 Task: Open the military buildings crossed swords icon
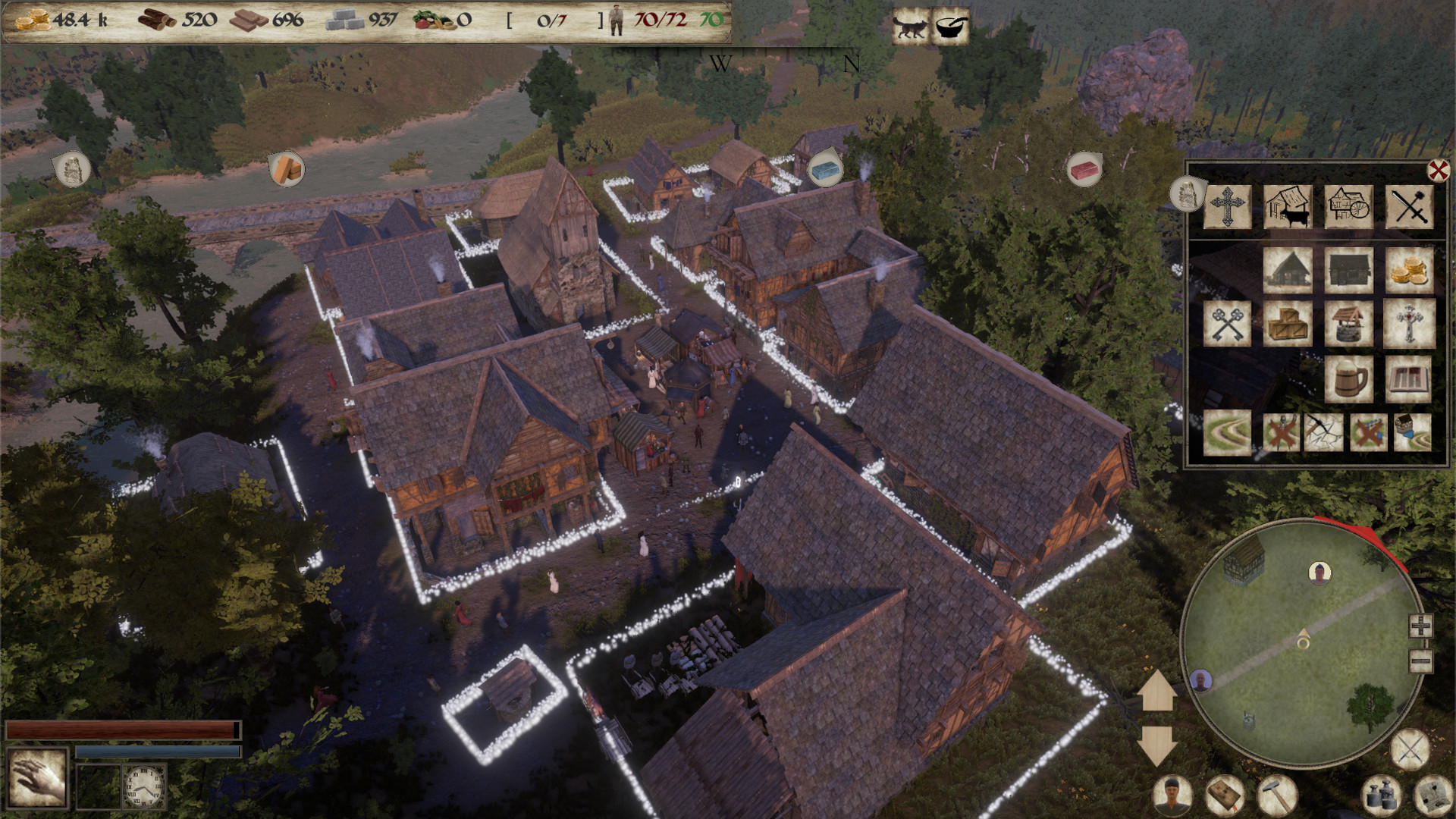(x=1411, y=208)
